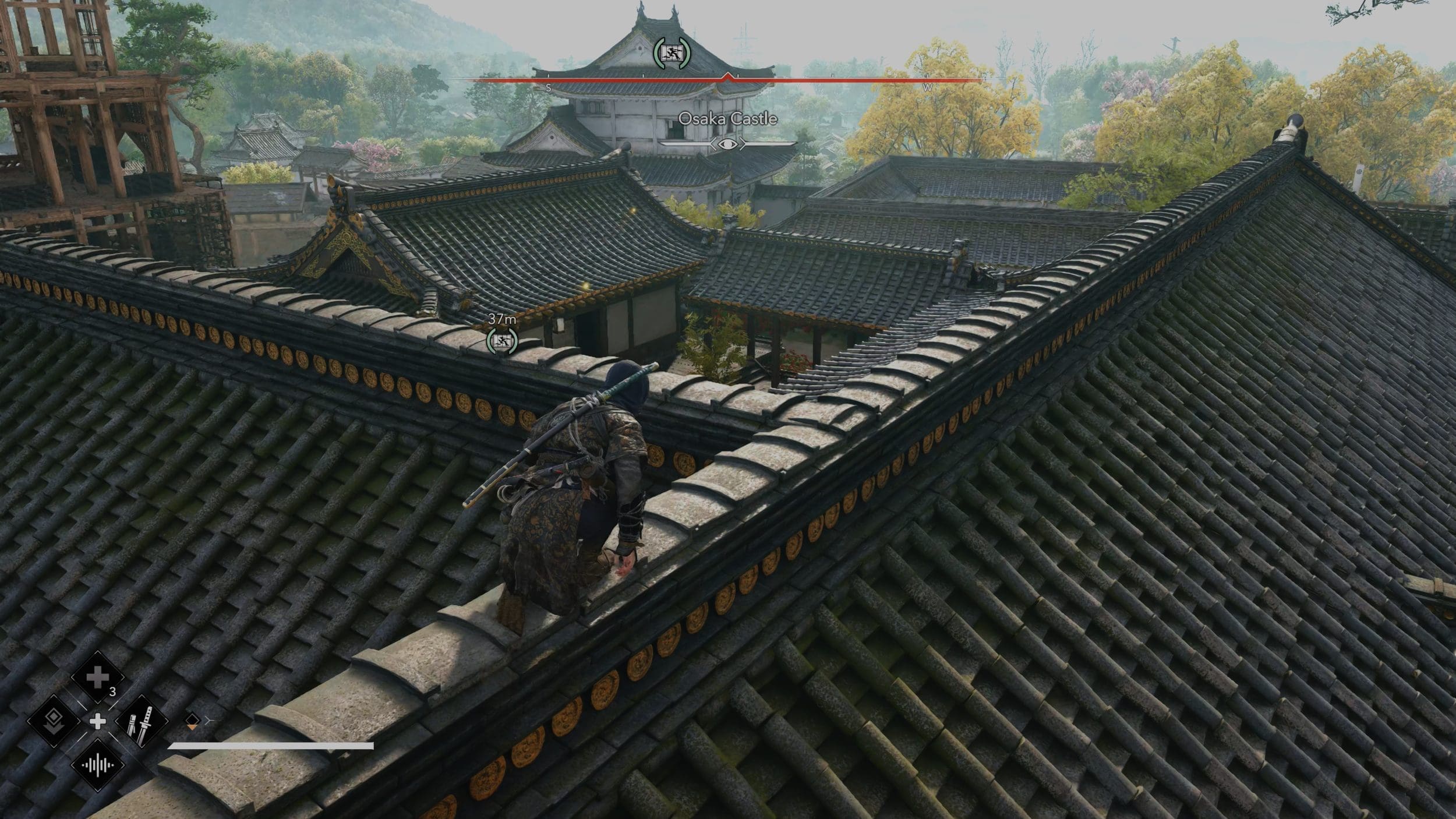The width and height of the screenshot is (1456, 819).
Task: Activate the sound wave whistle slot
Action: pos(97,765)
